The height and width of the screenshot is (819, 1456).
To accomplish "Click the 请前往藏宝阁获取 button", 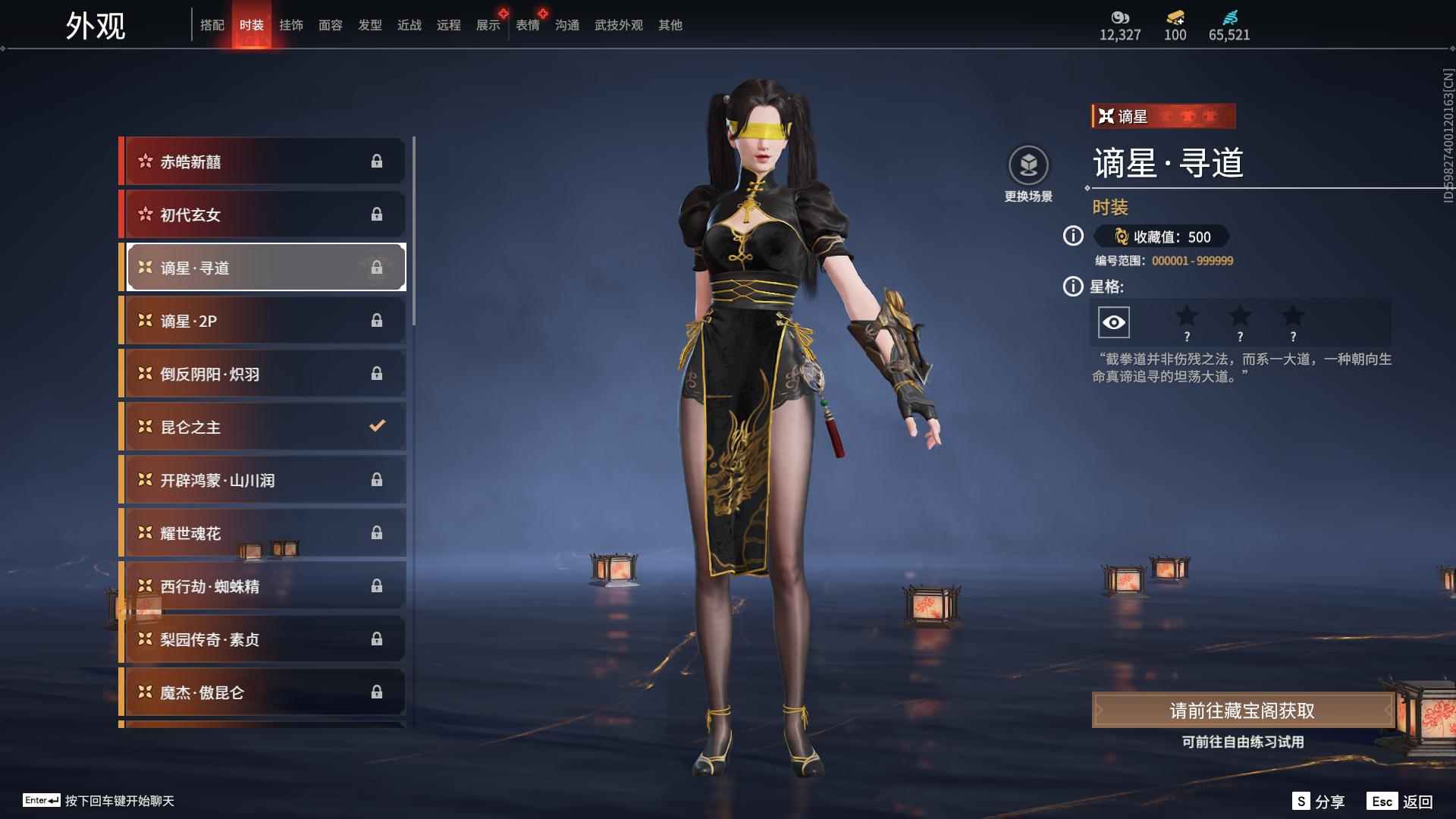I will coord(1244,711).
